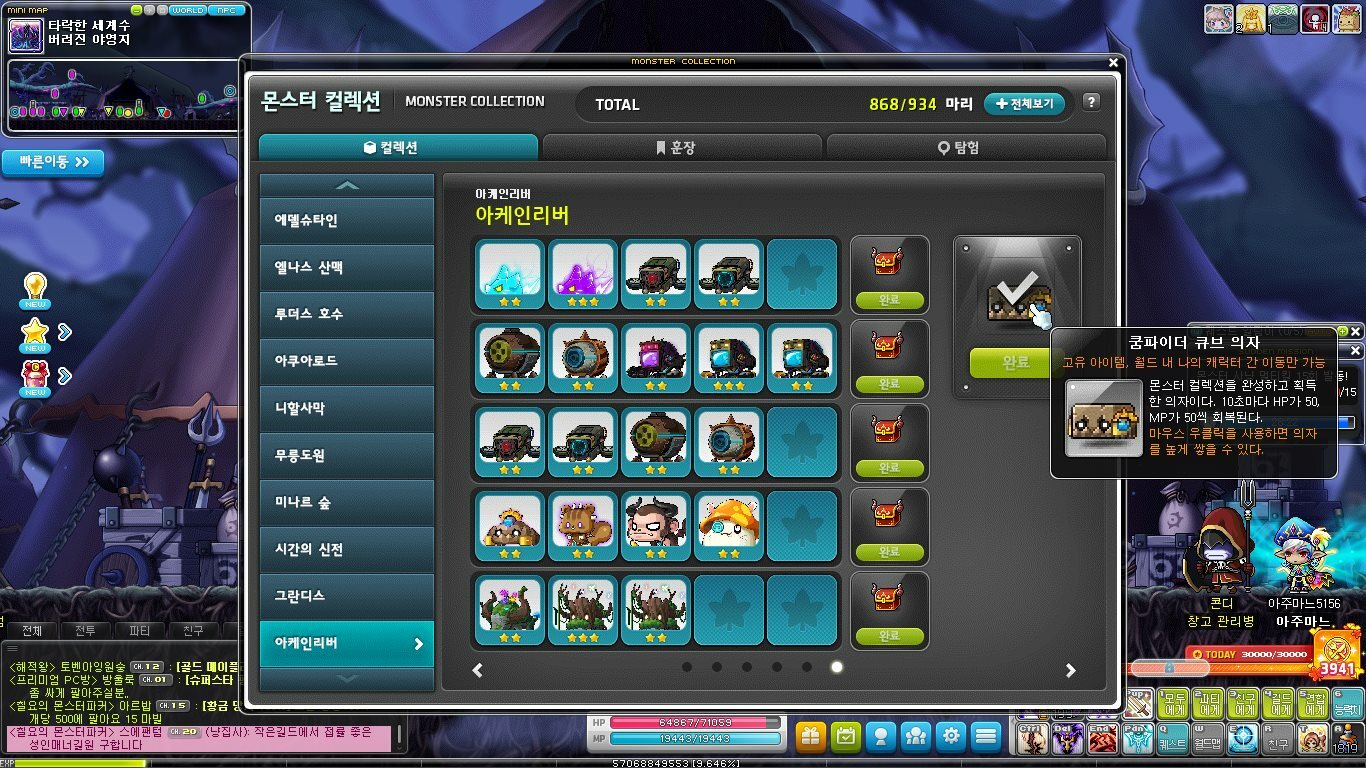Choose 에델슈타인 in the region list
Image resolution: width=1366 pixels, height=768 pixels.
[x=346, y=221]
